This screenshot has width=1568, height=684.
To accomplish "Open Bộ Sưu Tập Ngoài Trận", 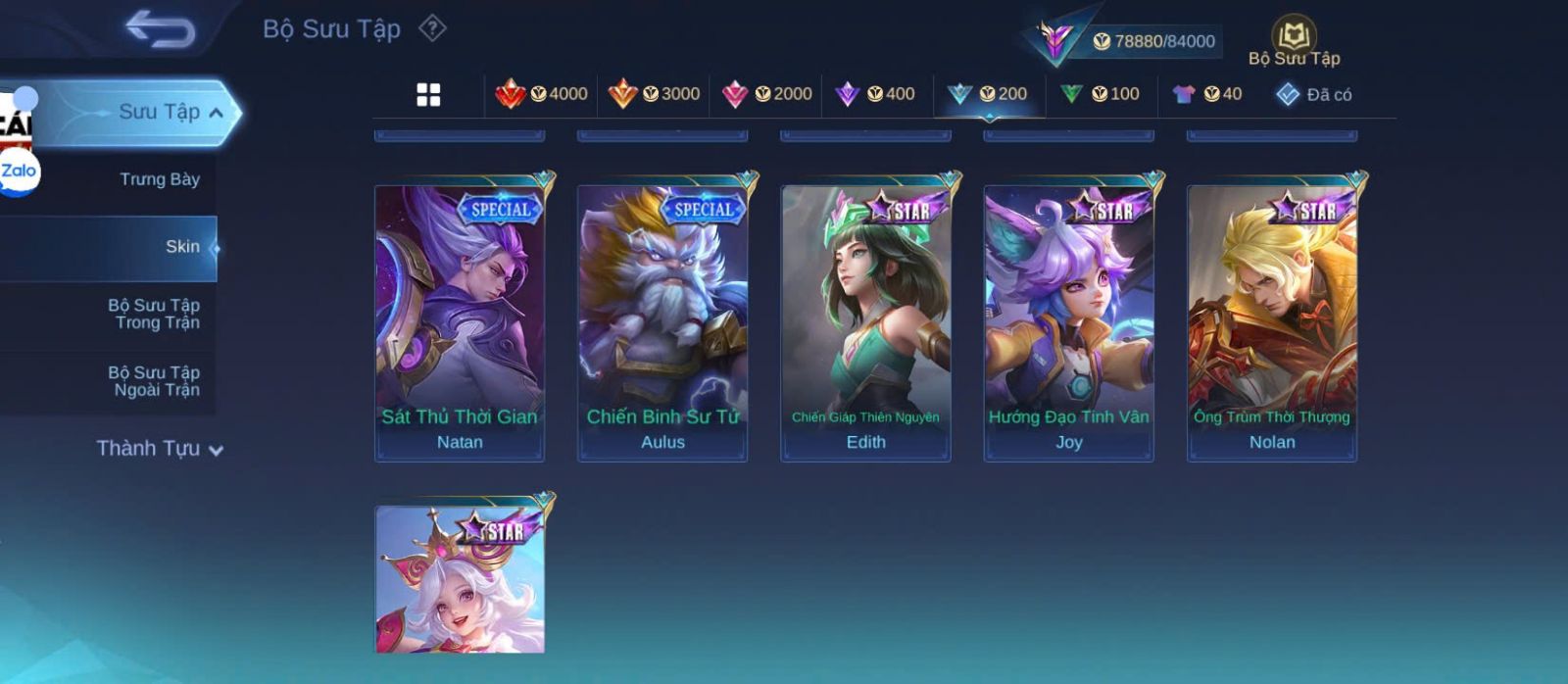I will (x=154, y=381).
